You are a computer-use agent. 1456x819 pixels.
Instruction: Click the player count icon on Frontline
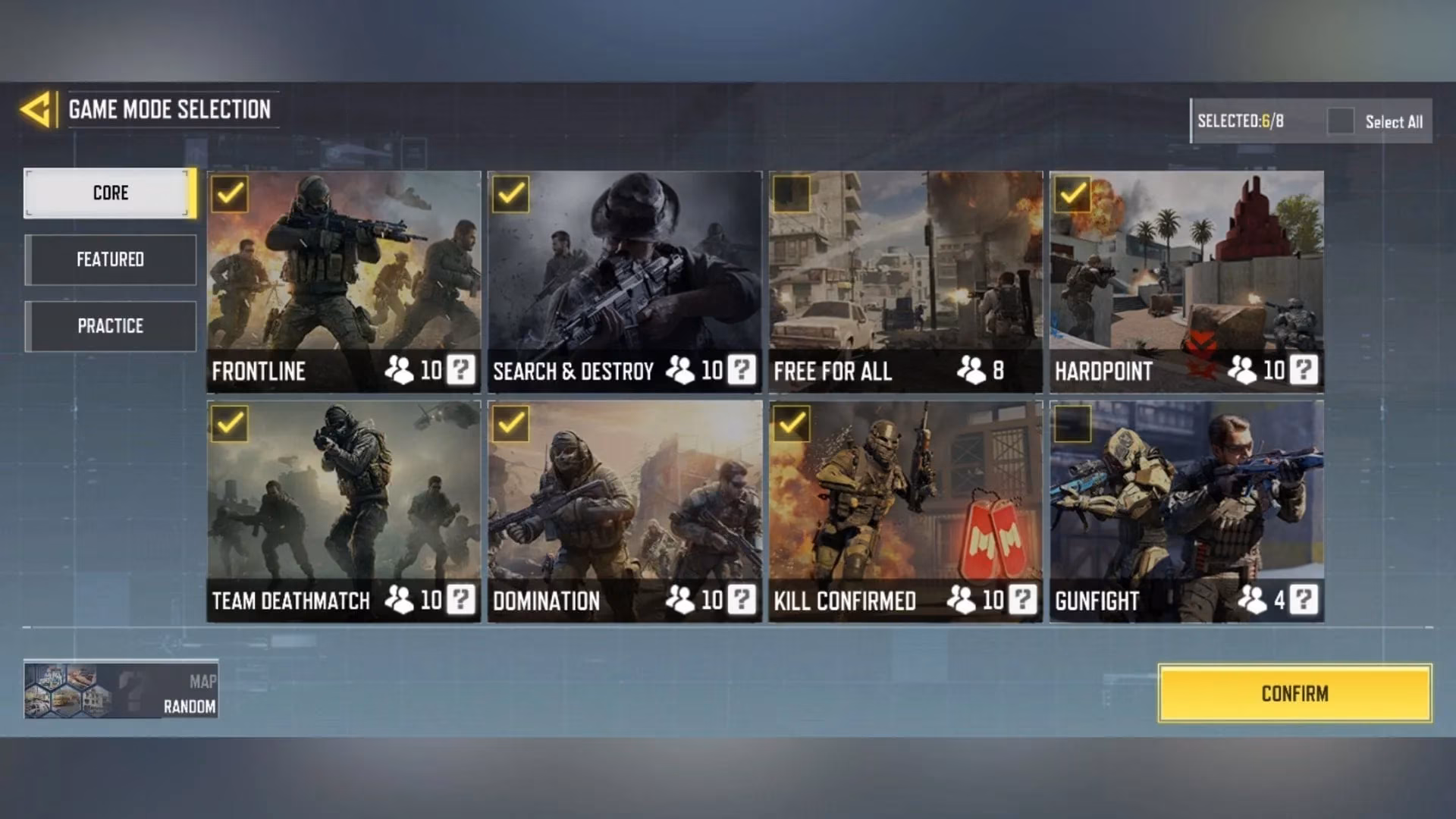point(400,371)
